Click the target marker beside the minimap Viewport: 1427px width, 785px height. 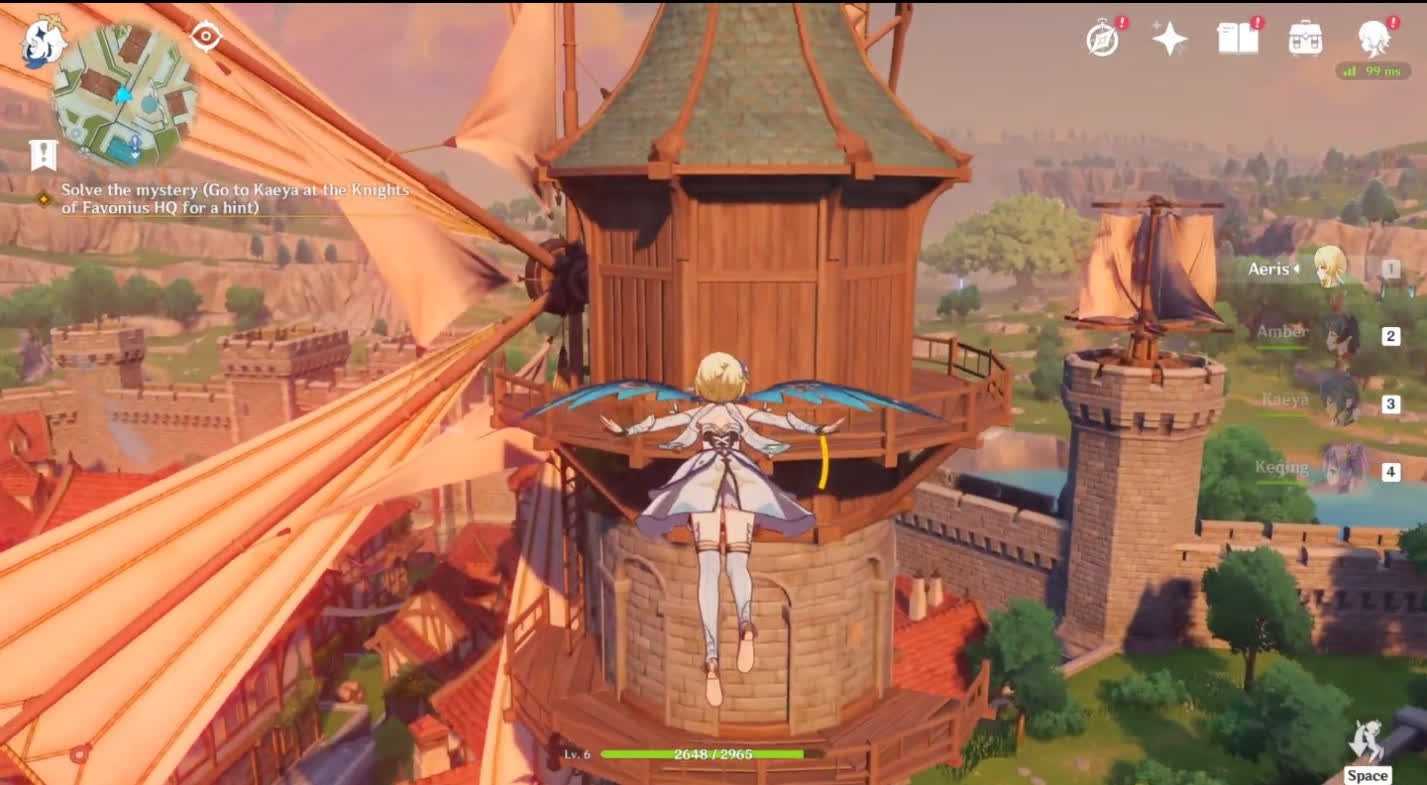pos(206,37)
